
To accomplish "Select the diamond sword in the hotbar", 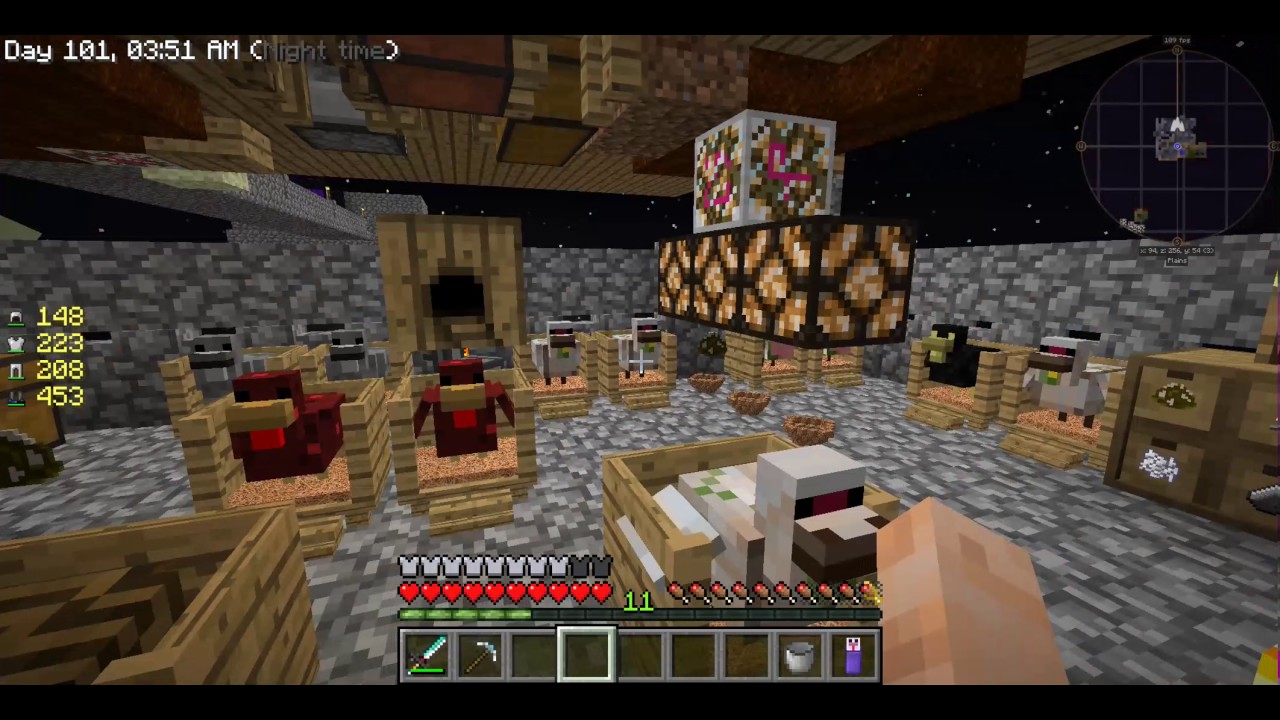I will coord(428,654).
